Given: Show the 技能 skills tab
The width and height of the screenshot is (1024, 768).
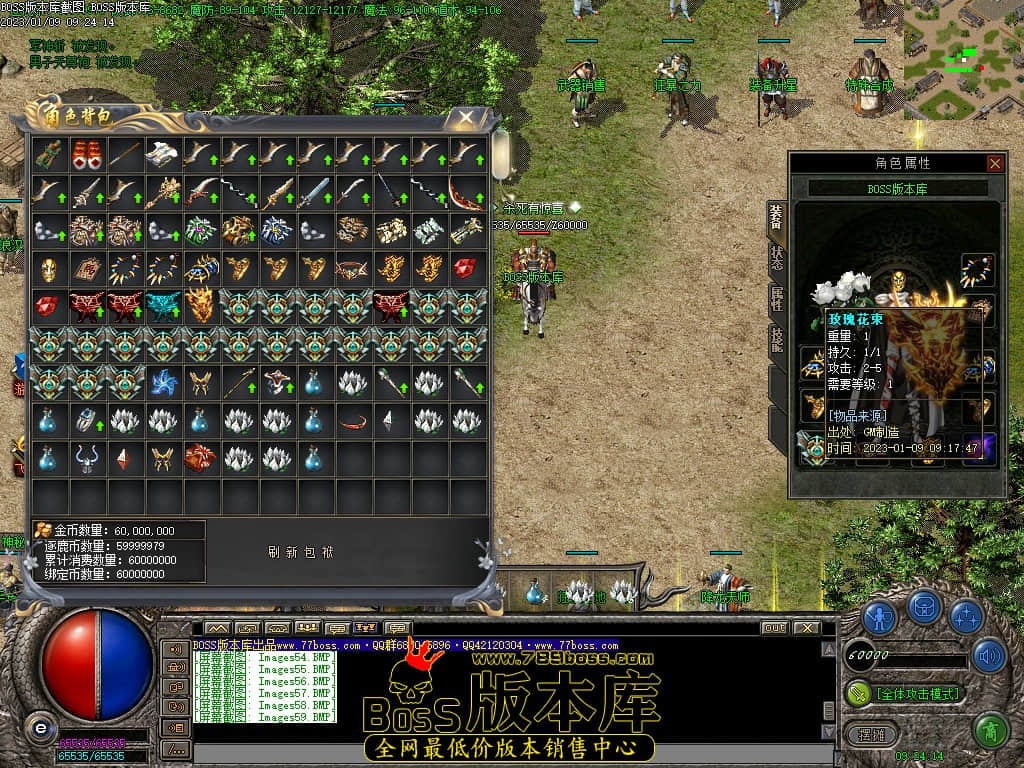Looking at the screenshot, I should (x=777, y=340).
